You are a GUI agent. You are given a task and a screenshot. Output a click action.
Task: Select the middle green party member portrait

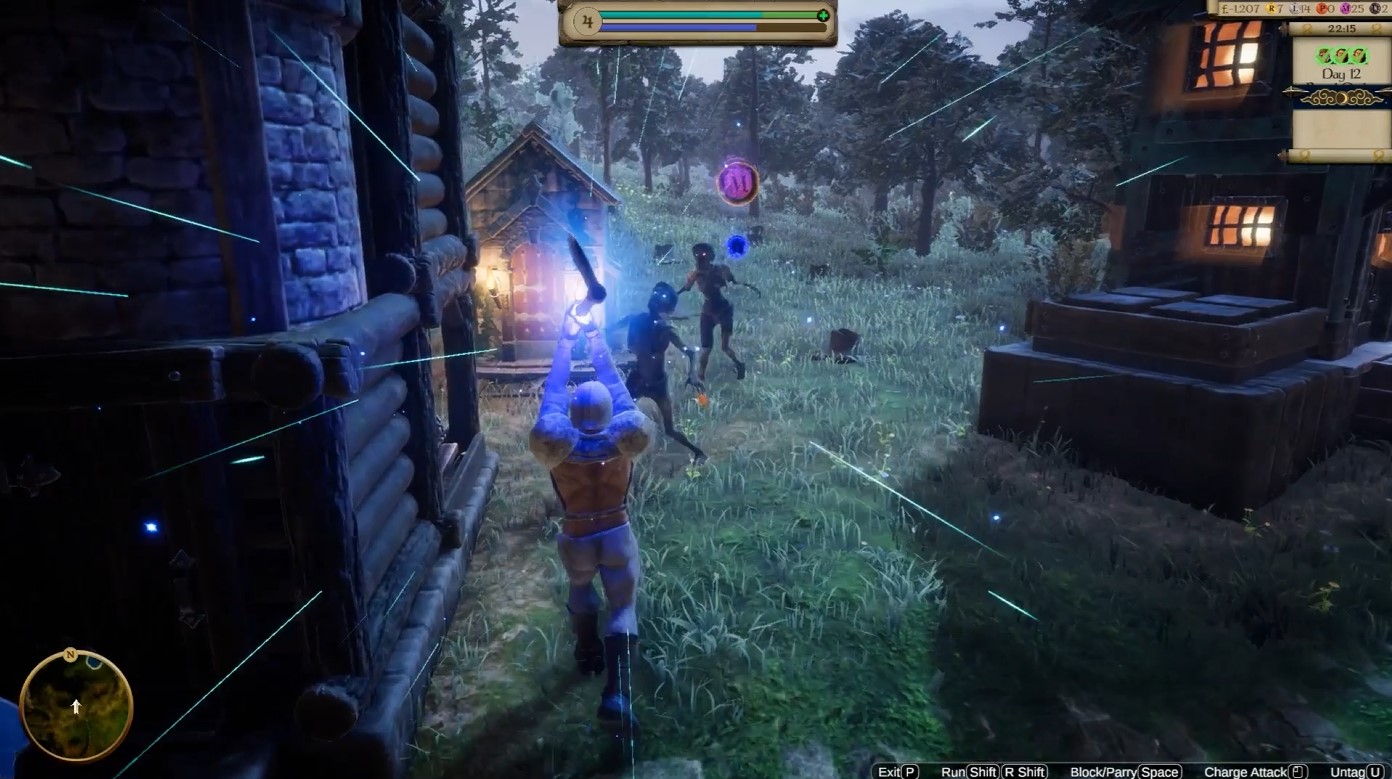click(x=1339, y=56)
